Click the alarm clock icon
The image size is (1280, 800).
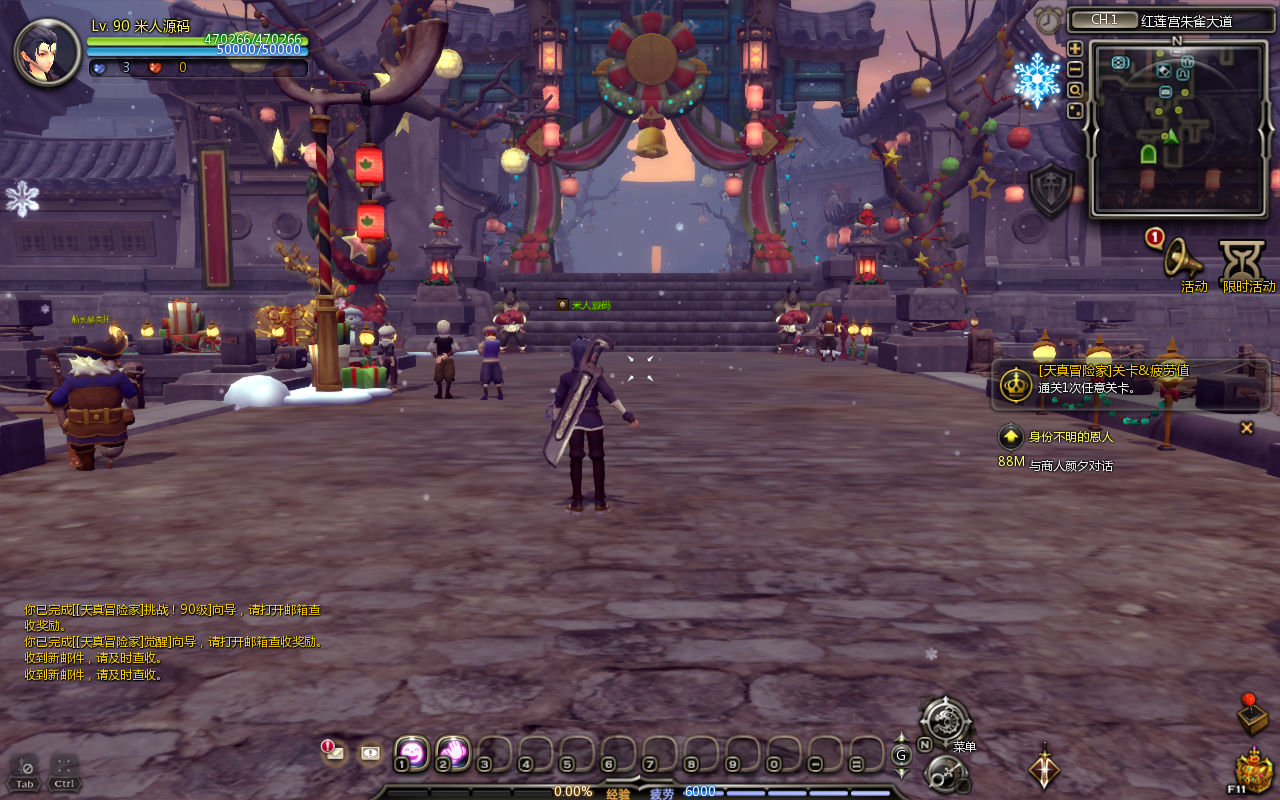[1048, 20]
